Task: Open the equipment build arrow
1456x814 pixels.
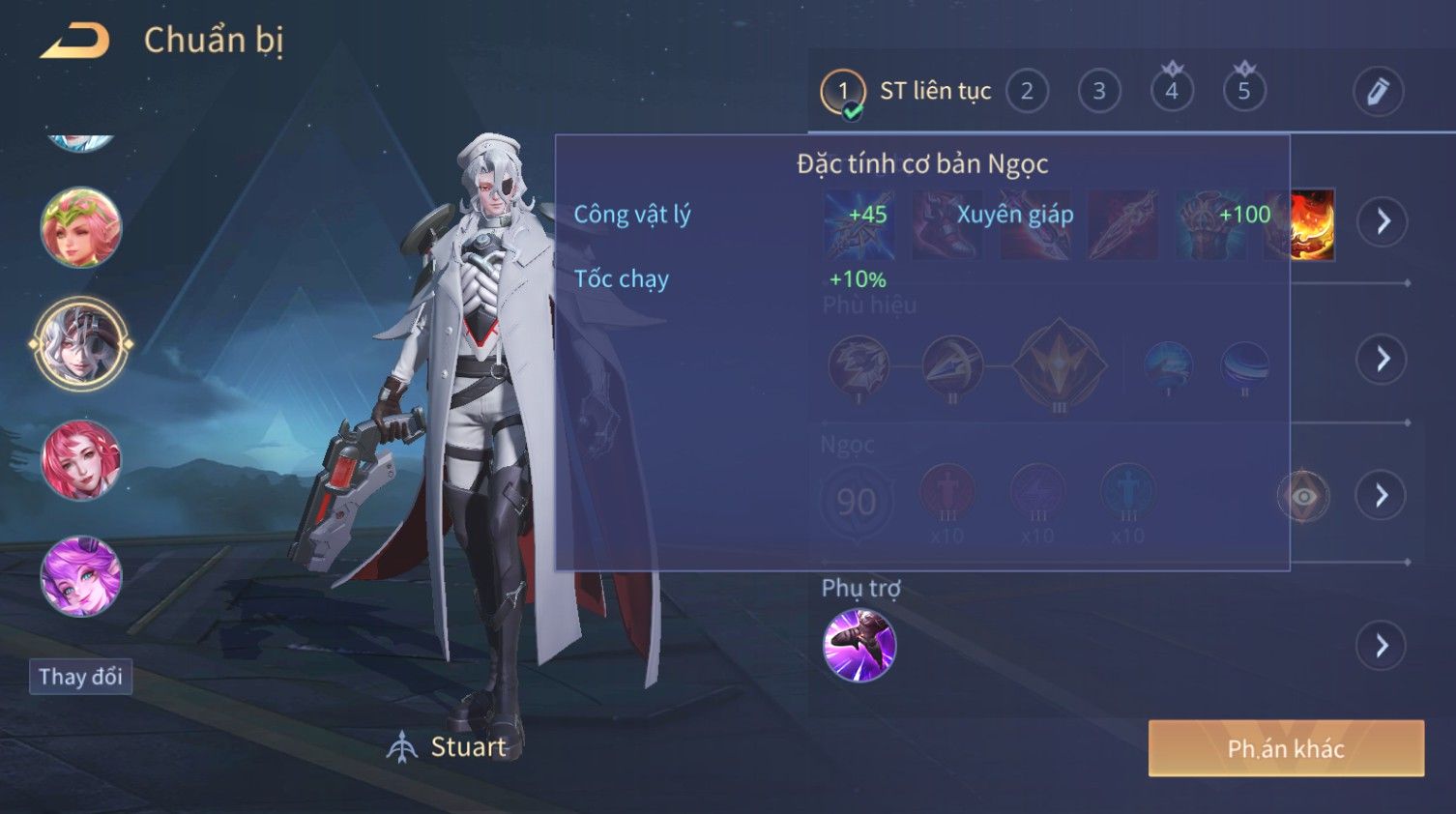Action: point(1383,221)
